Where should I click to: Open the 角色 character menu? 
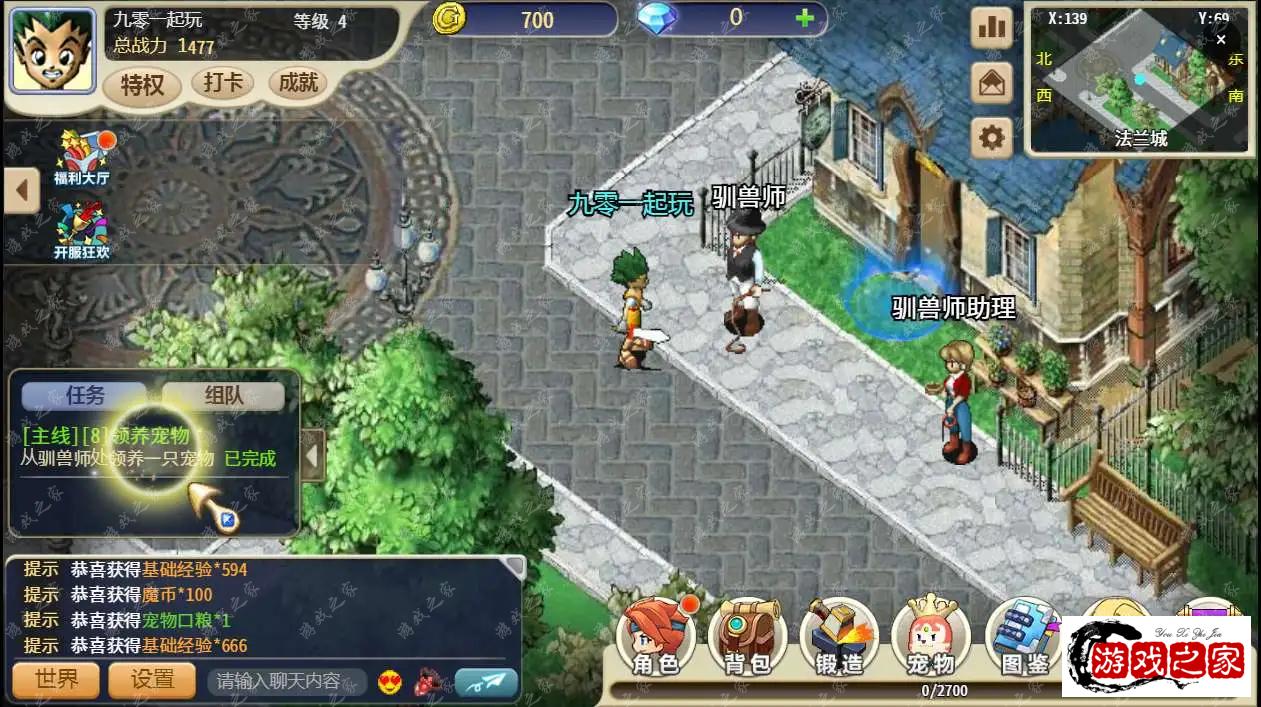[655, 636]
